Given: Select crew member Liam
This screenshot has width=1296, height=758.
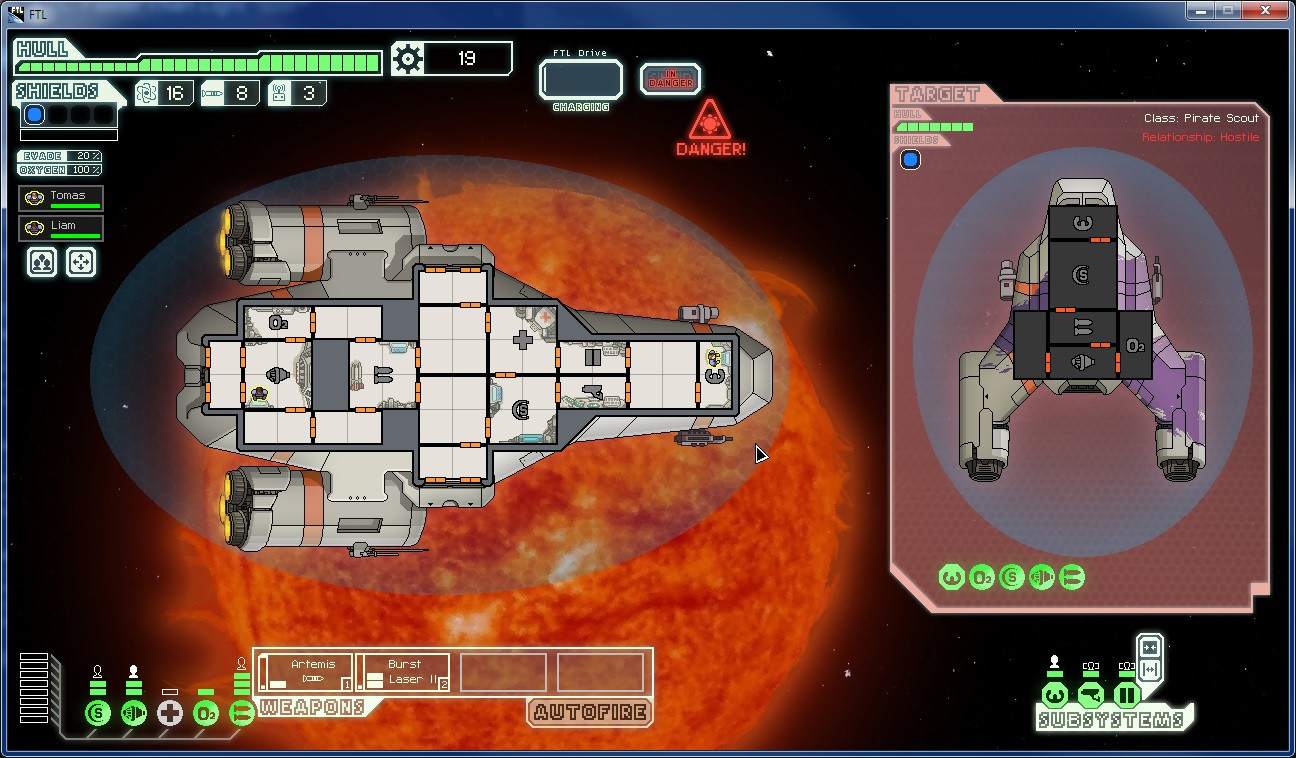Looking at the screenshot, I should (x=61, y=228).
